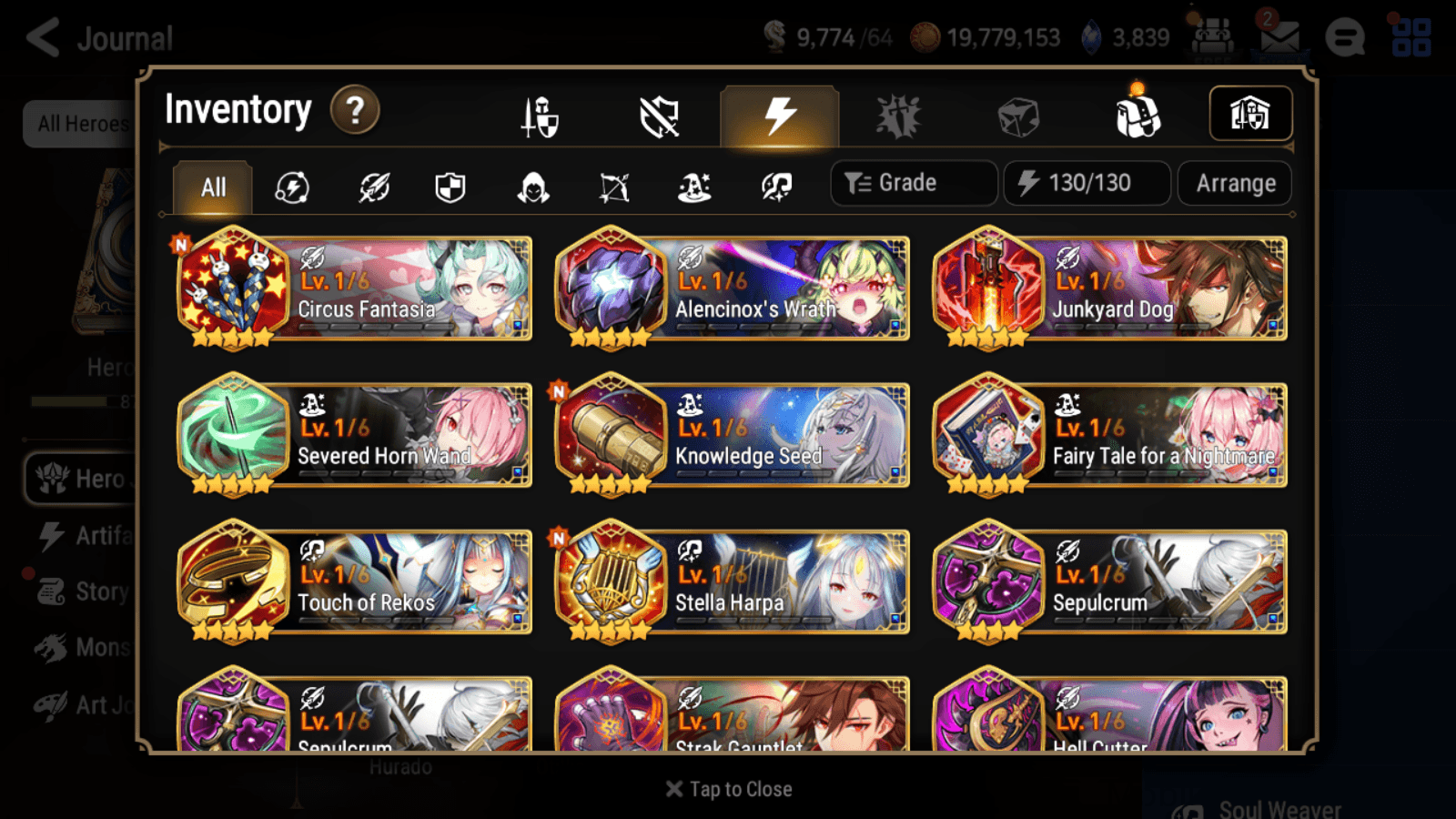Open the Storage building icon

coord(1250,113)
